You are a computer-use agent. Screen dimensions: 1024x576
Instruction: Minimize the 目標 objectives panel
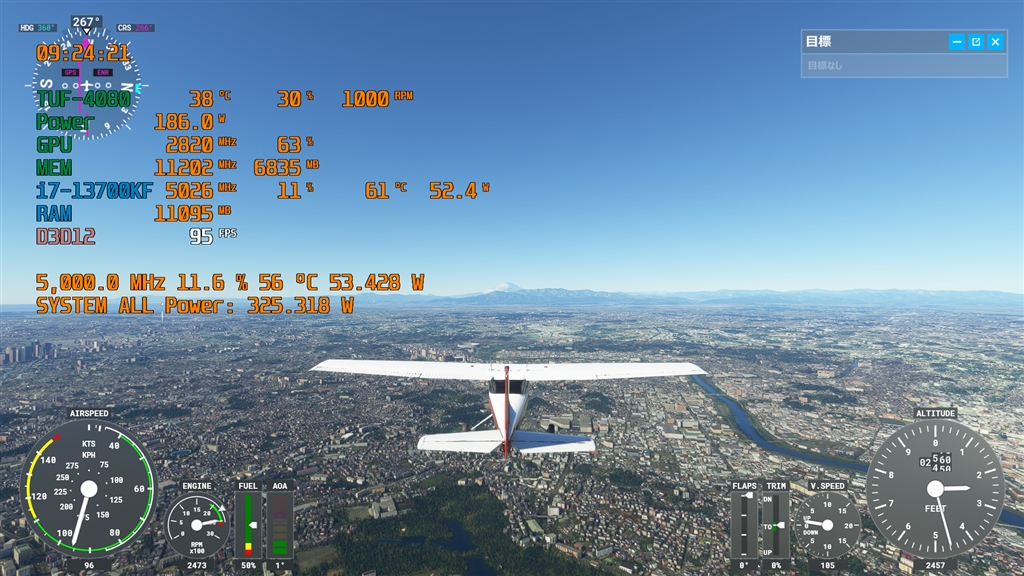957,42
